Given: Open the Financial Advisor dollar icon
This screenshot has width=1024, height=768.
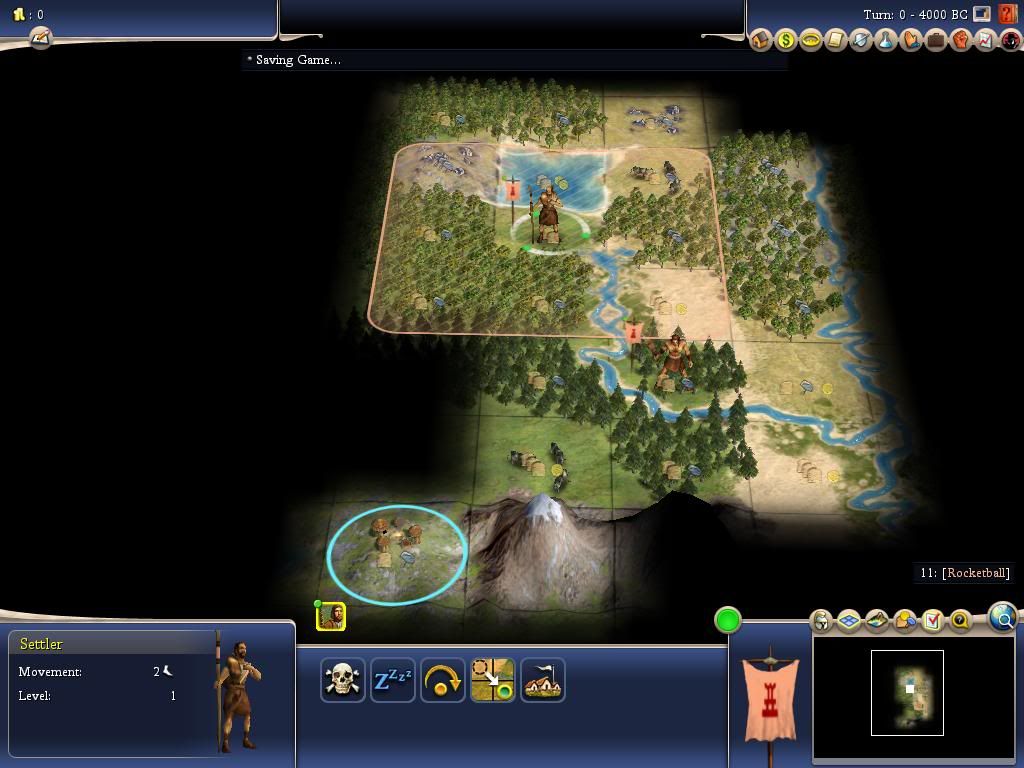Looking at the screenshot, I should [786, 40].
